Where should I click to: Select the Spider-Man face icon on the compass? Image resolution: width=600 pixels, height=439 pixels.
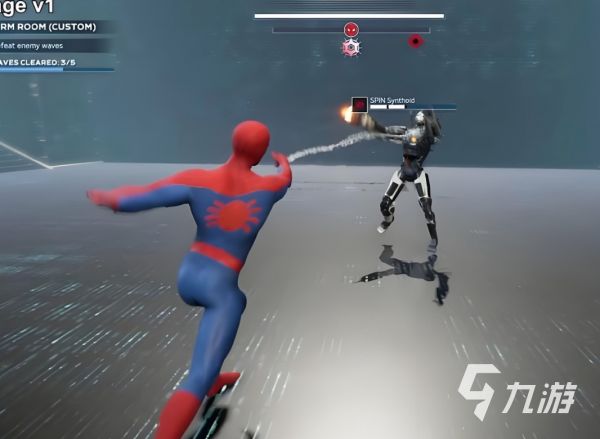tap(351, 30)
